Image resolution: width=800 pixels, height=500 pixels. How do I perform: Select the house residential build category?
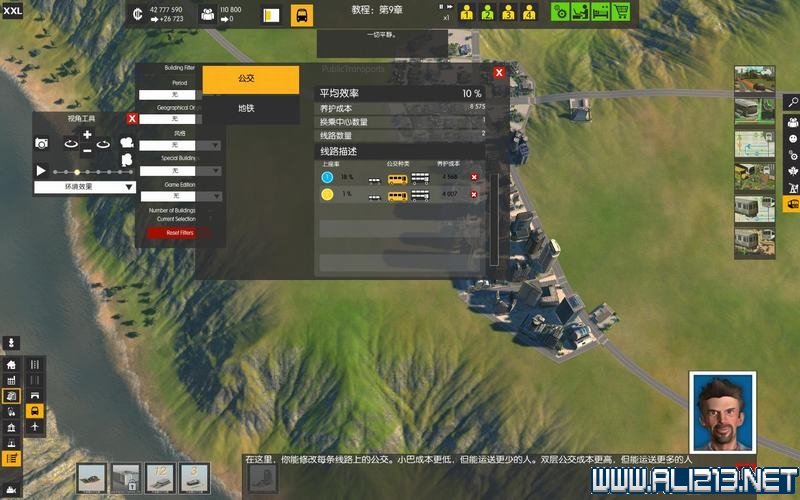12,365
